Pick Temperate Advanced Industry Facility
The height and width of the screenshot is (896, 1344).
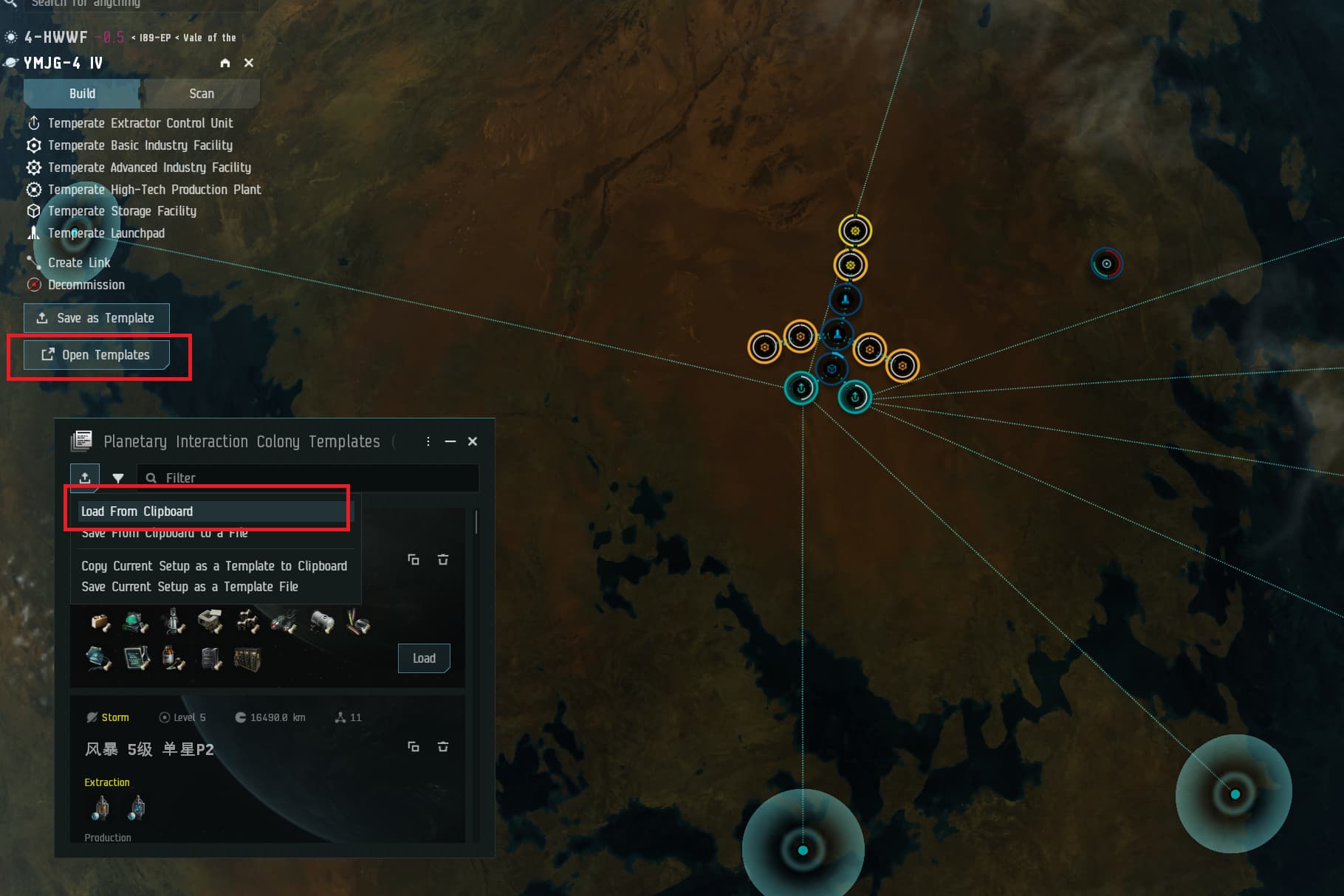coord(148,168)
